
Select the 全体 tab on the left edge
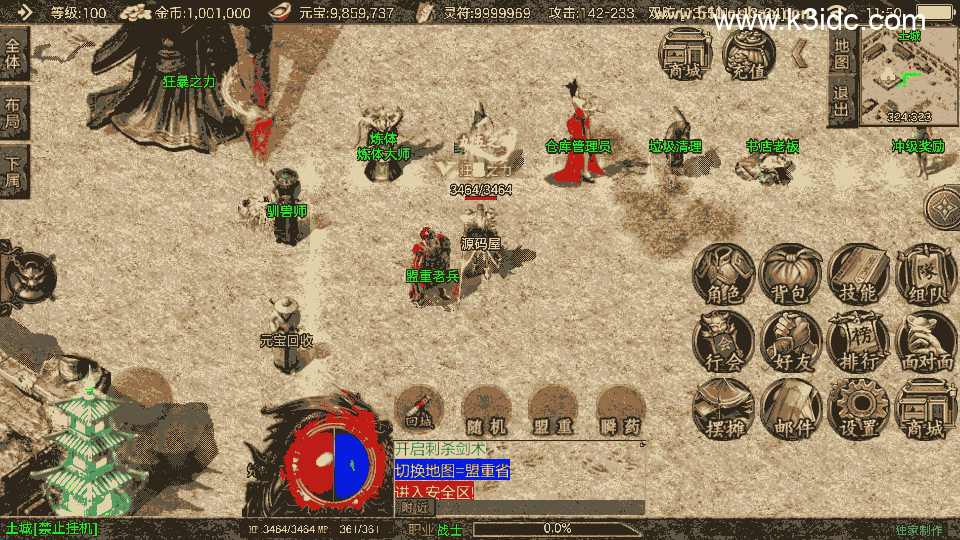coord(13,55)
